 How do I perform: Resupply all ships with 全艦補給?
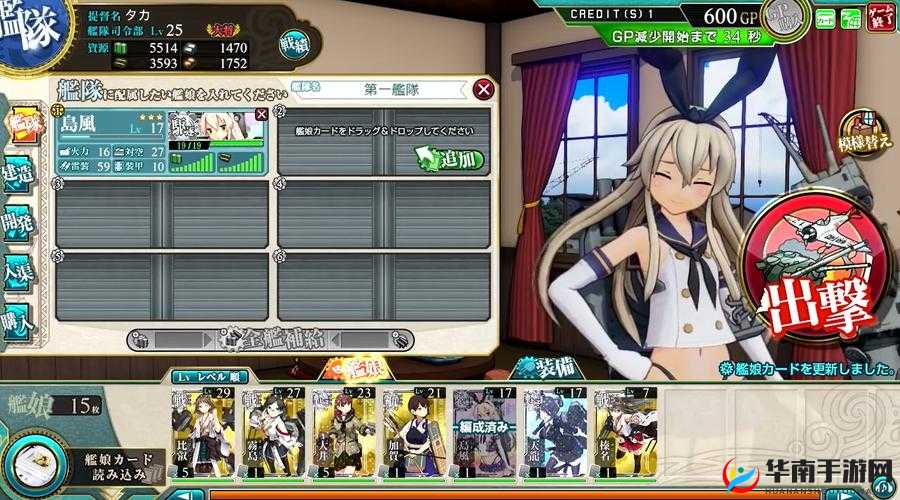pos(270,337)
